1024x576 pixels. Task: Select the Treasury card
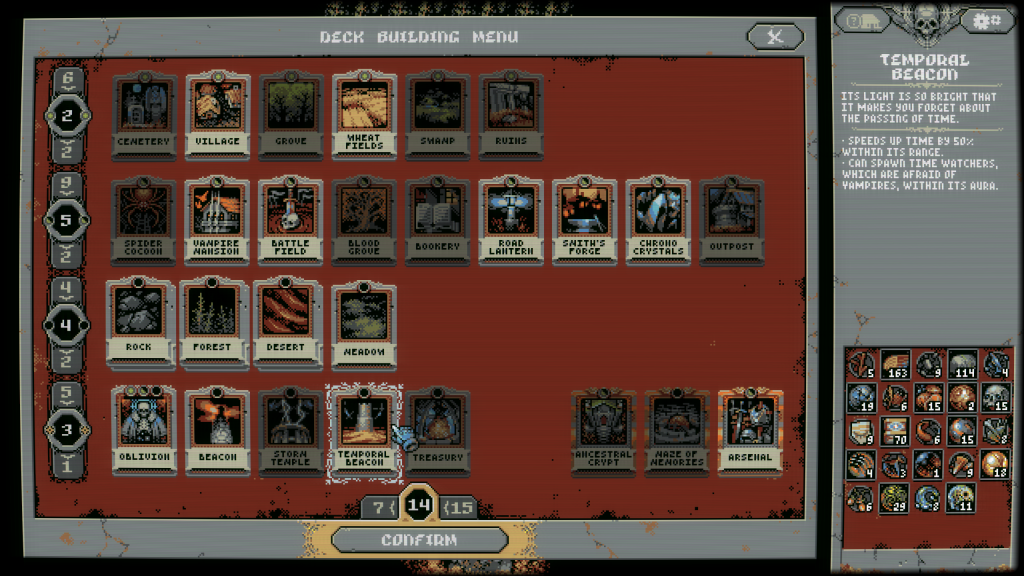pos(438,430)
